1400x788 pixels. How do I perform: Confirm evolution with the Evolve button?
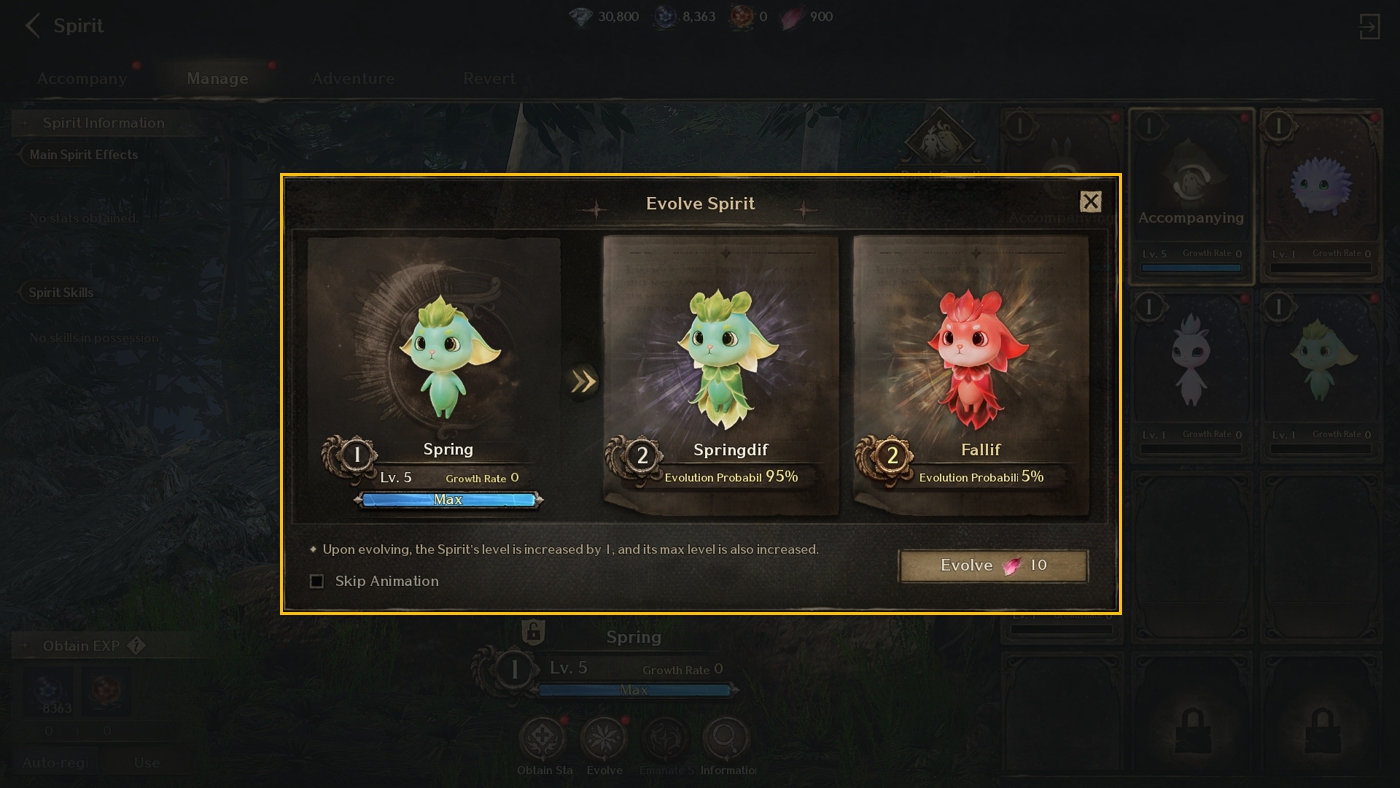[993, 566]
